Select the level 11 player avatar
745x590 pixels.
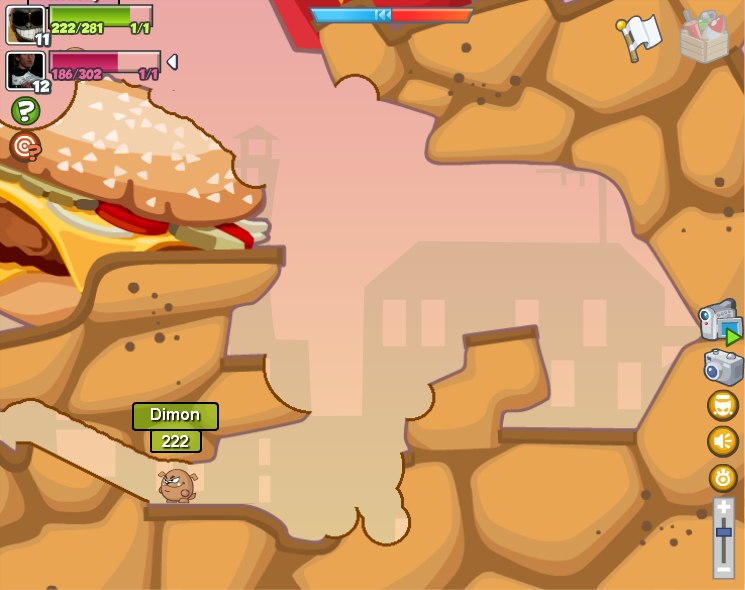[25, 23]
